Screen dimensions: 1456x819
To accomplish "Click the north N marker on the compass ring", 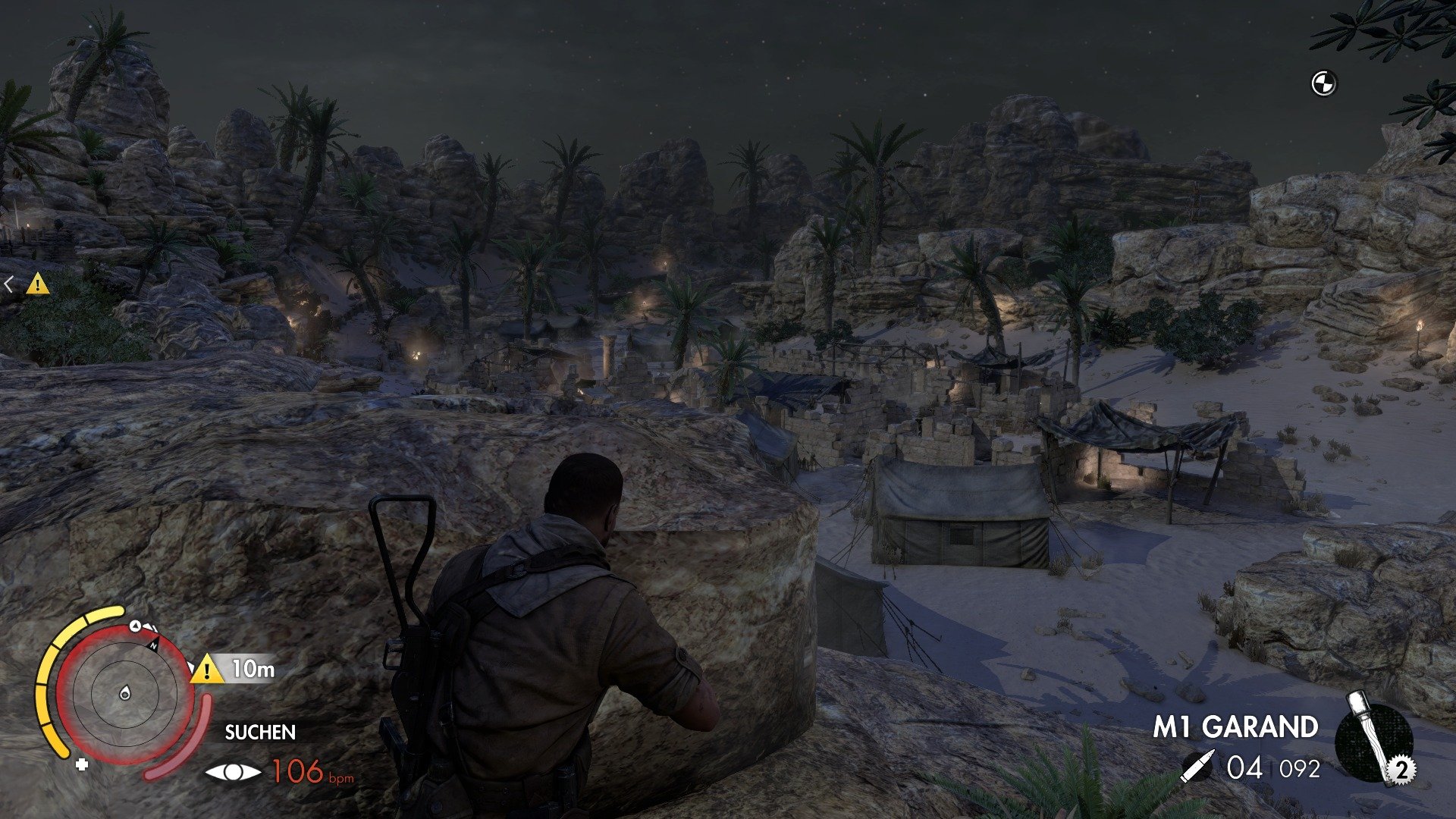I will tap(155, 645).
